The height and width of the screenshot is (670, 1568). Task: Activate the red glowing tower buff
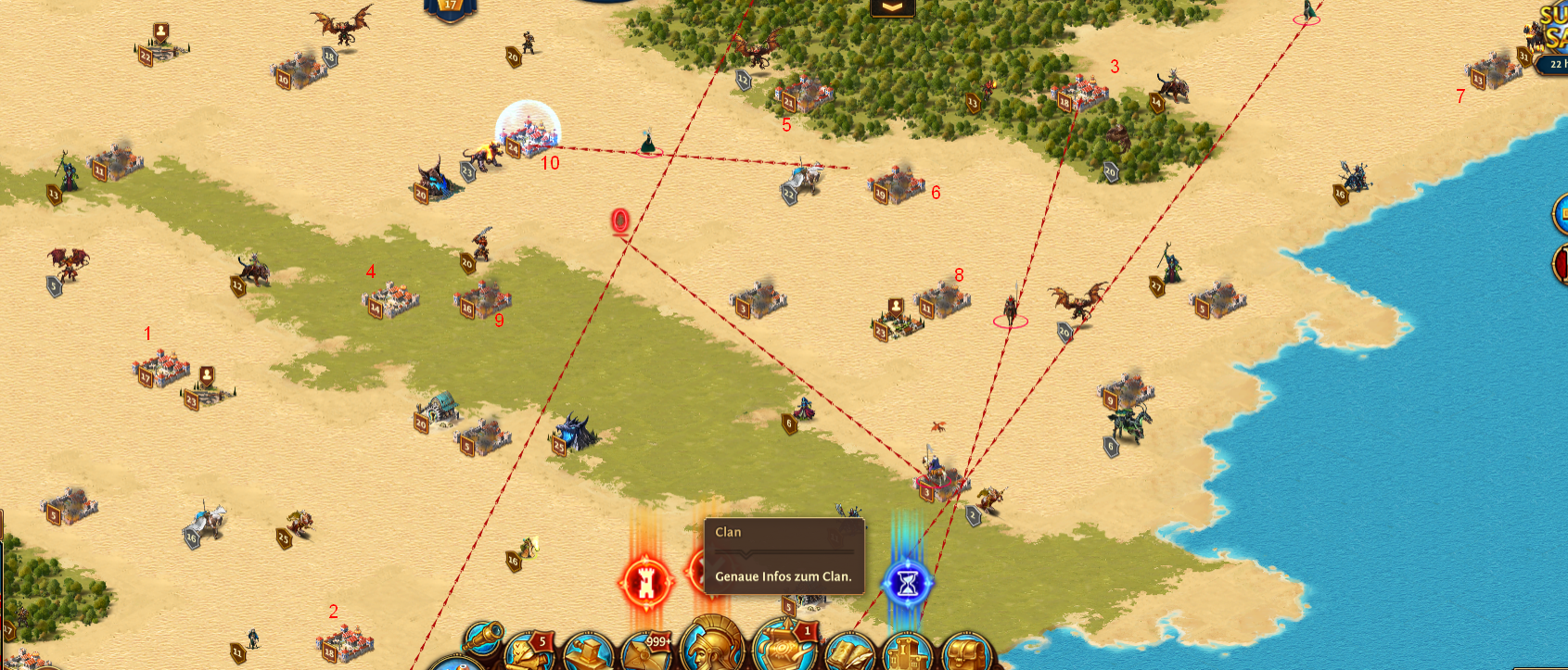[645, 583]
